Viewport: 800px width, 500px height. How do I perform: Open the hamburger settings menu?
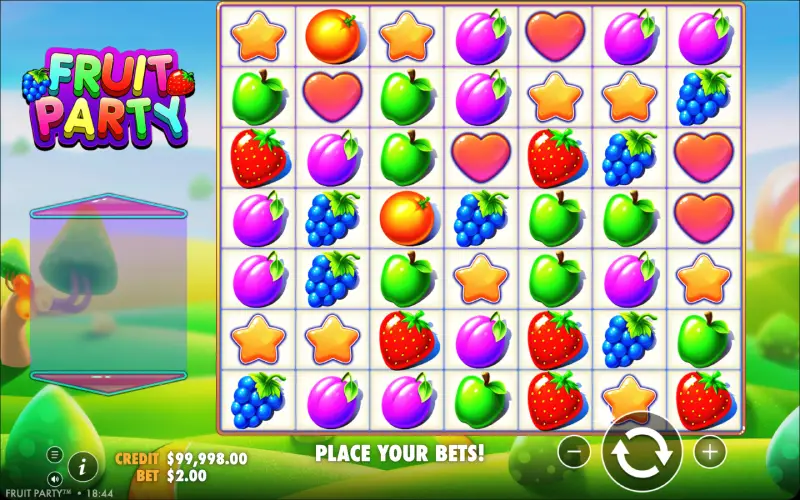(55, 454)
